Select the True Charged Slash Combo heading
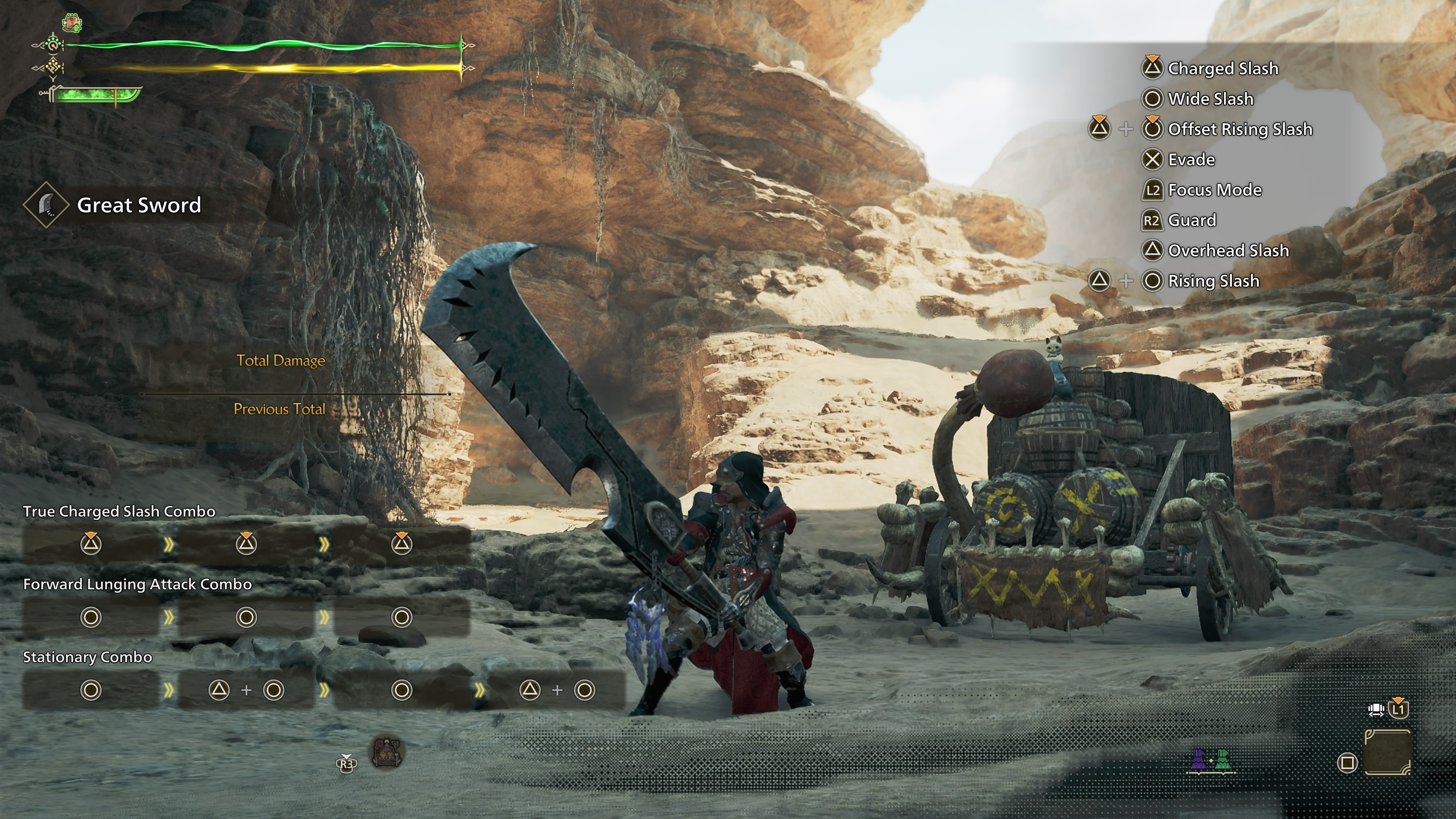This screenshot has width=1456, height=819. pos(119,511)
